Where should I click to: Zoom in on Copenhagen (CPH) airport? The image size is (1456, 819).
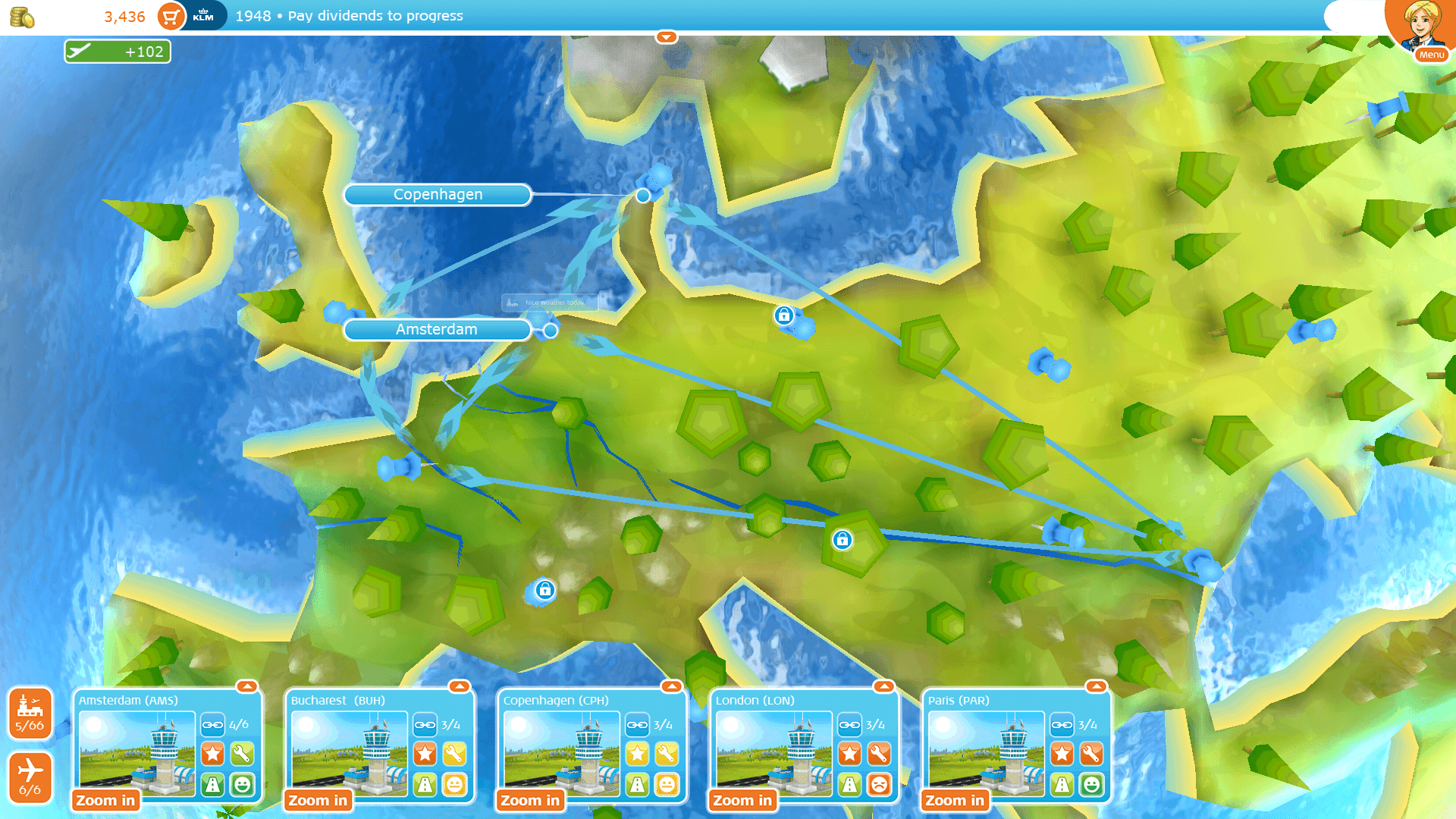[x=530, y=800]
